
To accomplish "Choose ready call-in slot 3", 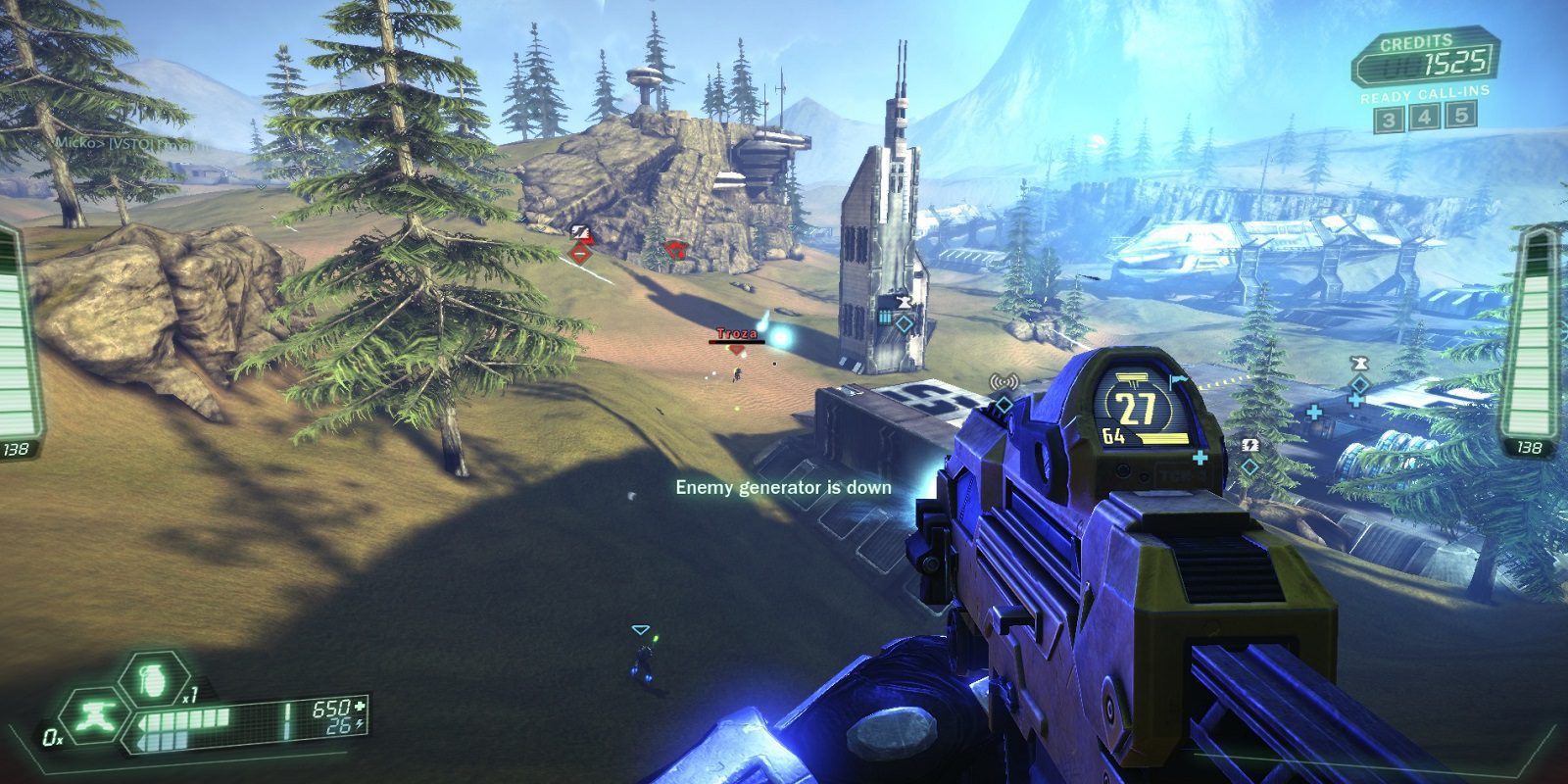I will tap(1388, 119).
